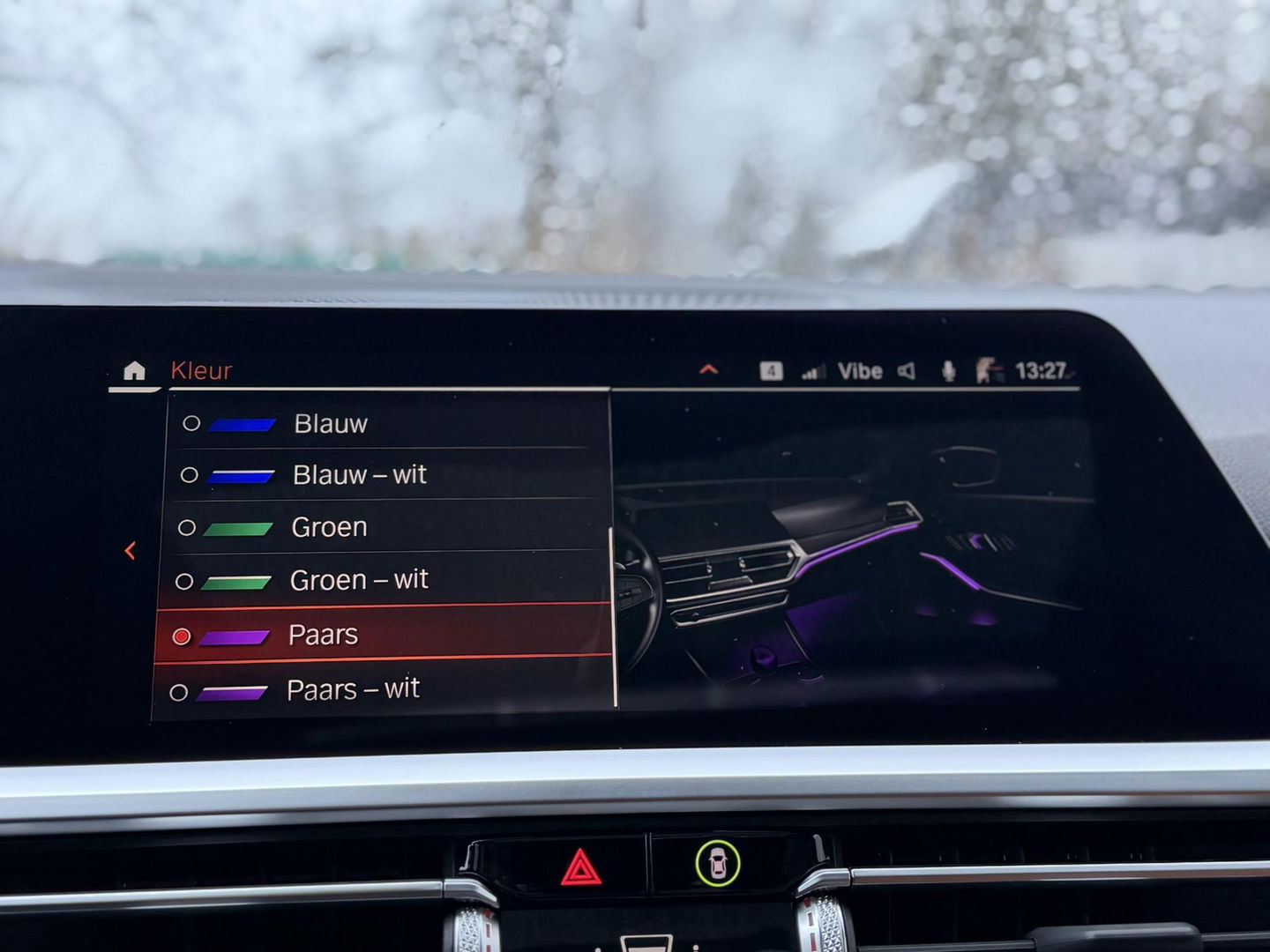This screenshot has height=952, width=1270.
Task: Choose the Paars – wit color option
Action: pyautogui.click(x=353, y=688)
